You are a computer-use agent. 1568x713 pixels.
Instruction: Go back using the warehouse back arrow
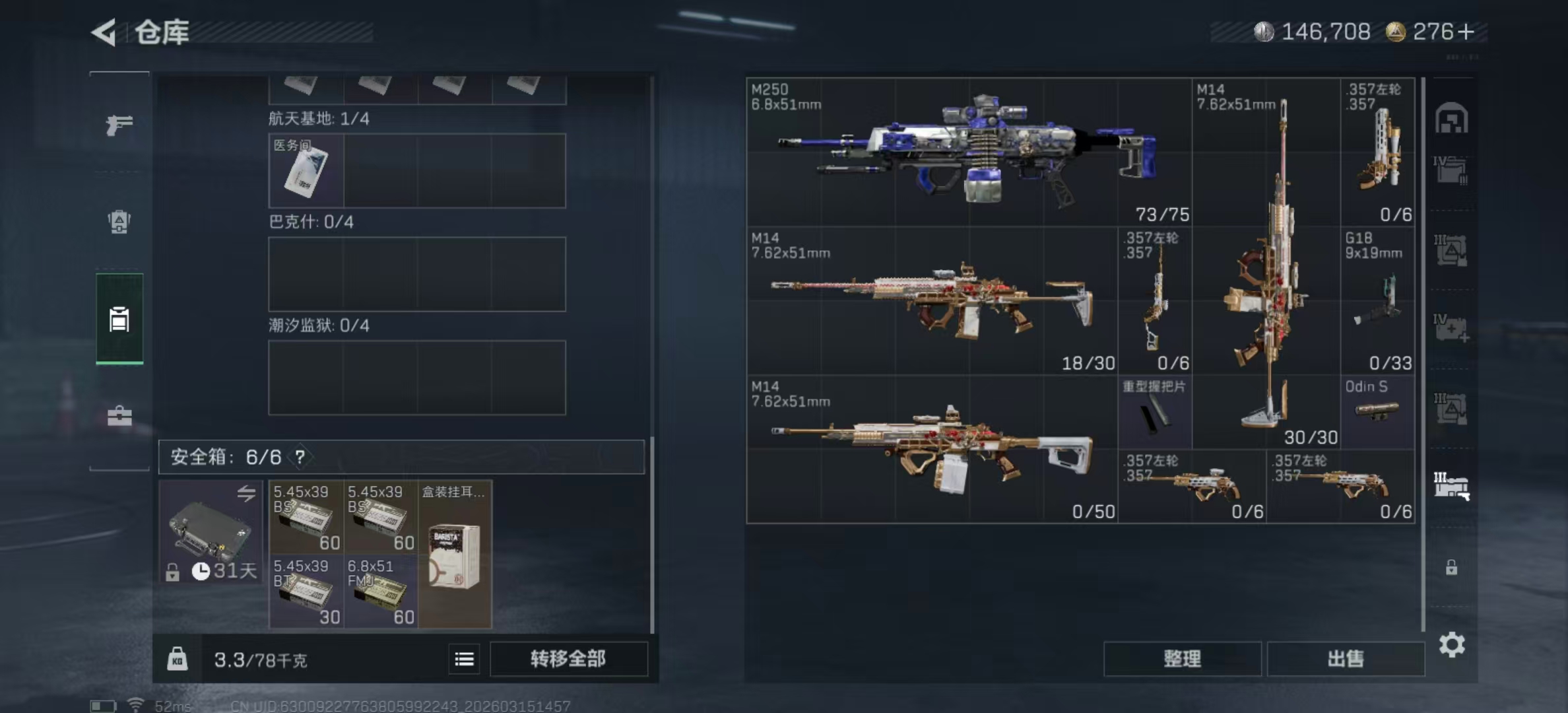click(104, 32)
